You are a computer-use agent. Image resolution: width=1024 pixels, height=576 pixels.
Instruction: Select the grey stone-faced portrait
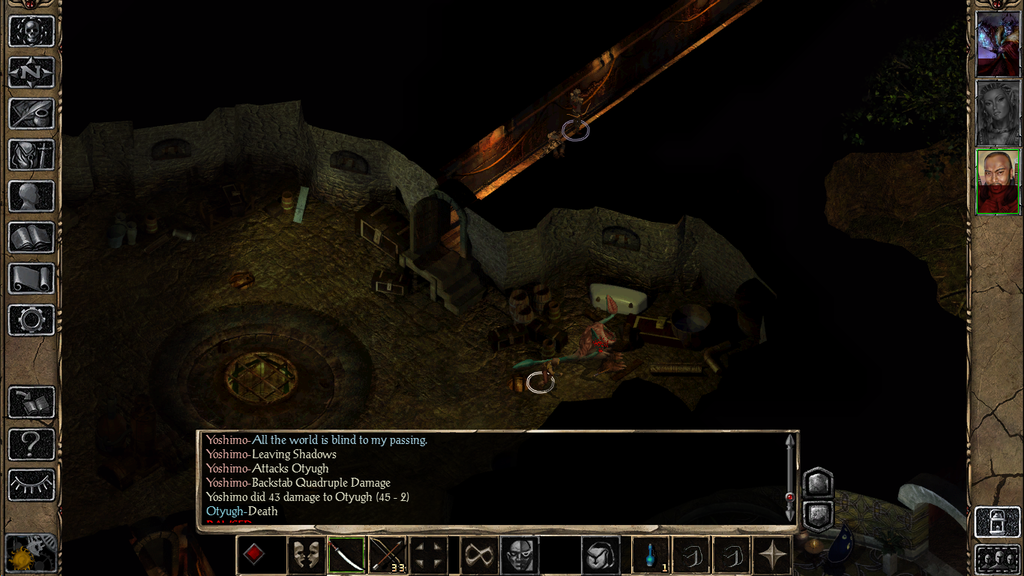click(x=997, y=112)
